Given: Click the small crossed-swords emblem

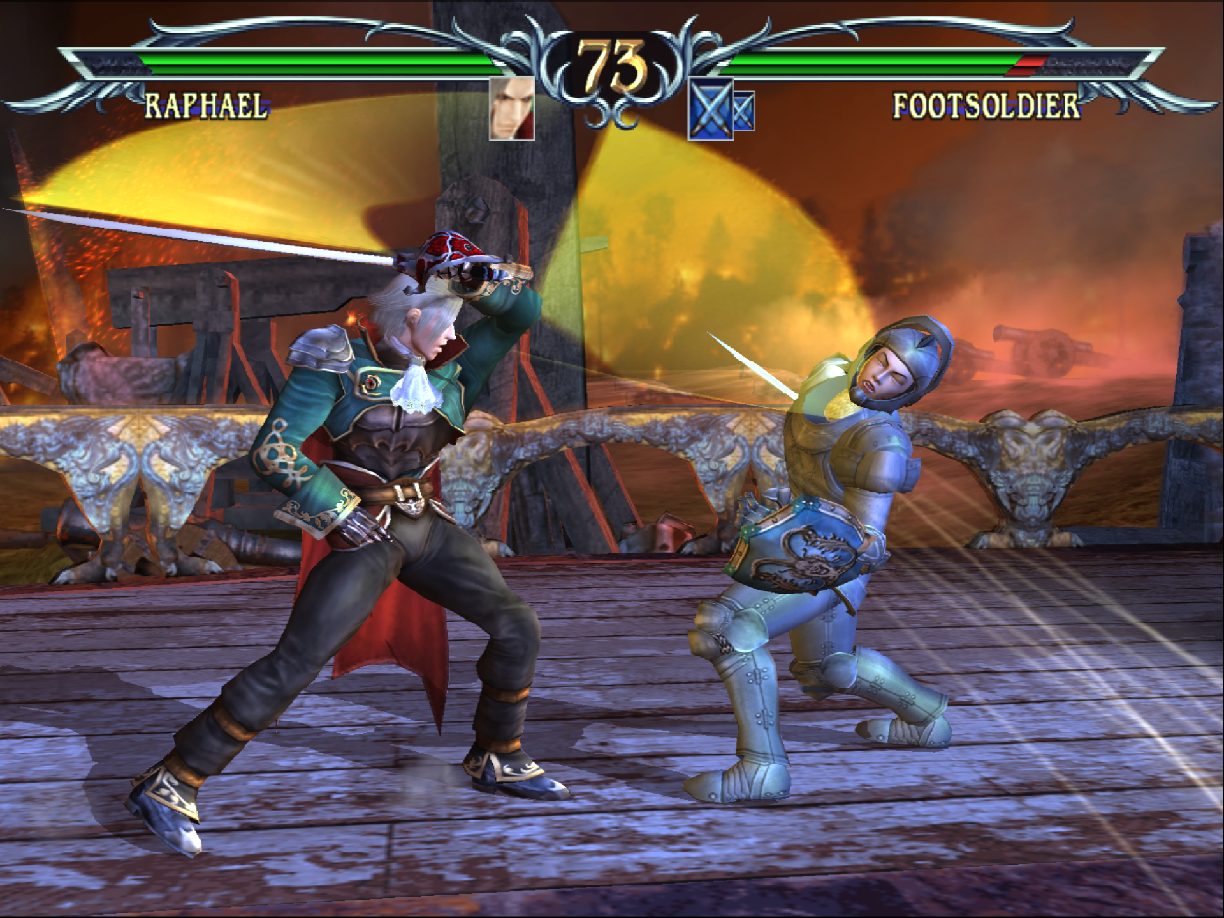Looking at the screenshot, I should (743, 110).
